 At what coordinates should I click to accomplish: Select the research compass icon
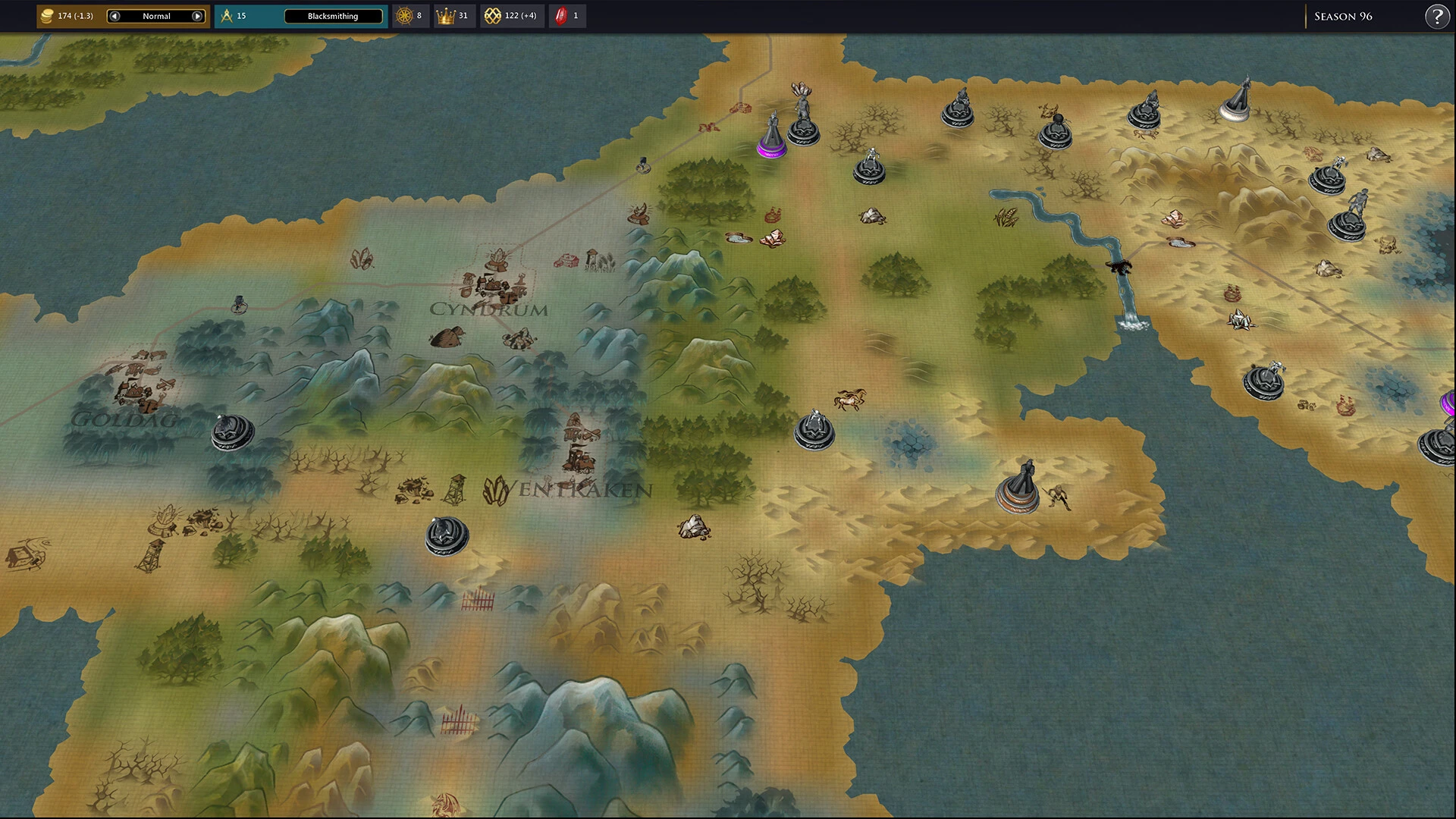[x=227, y=16]
